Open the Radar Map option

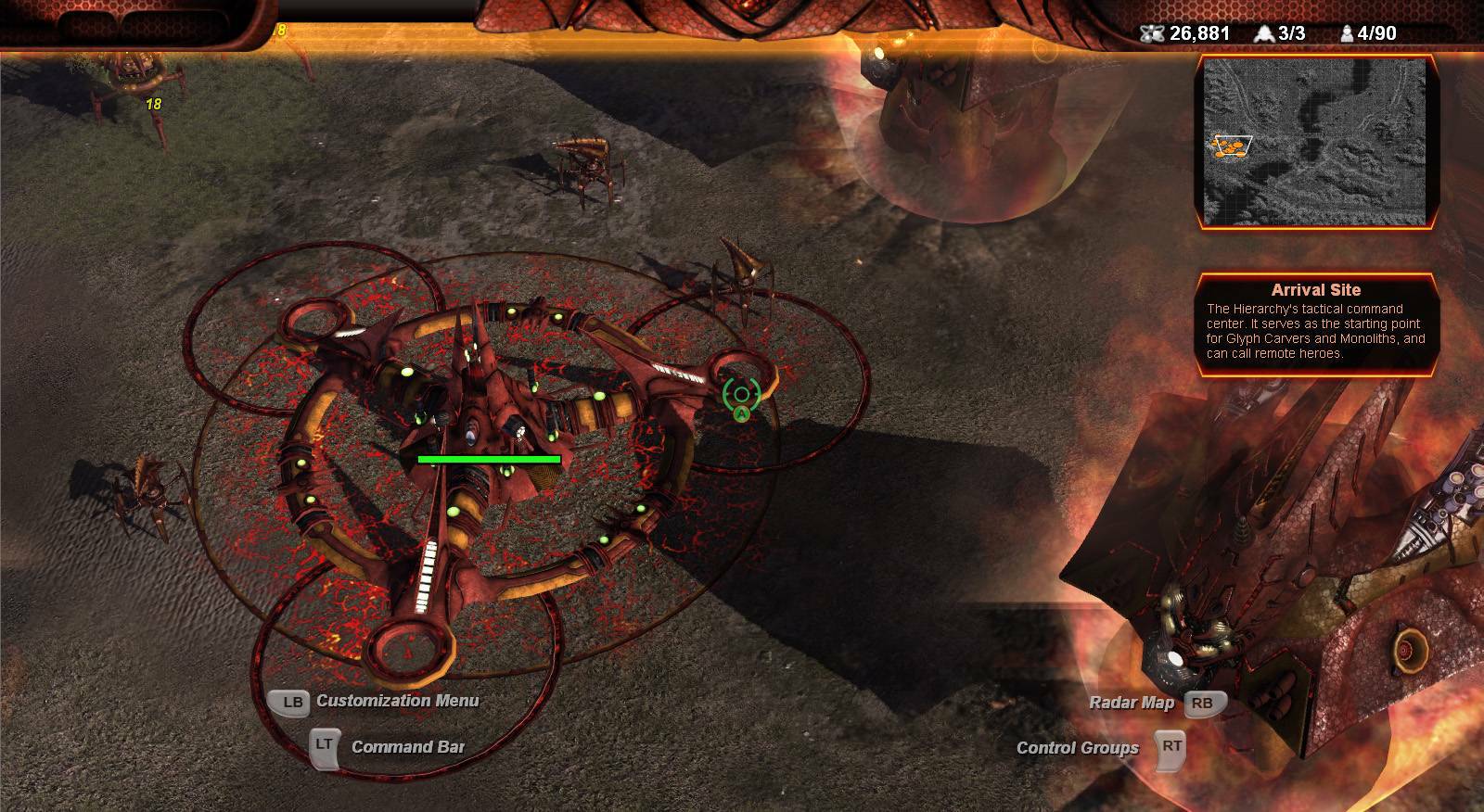pos(1132,703)
